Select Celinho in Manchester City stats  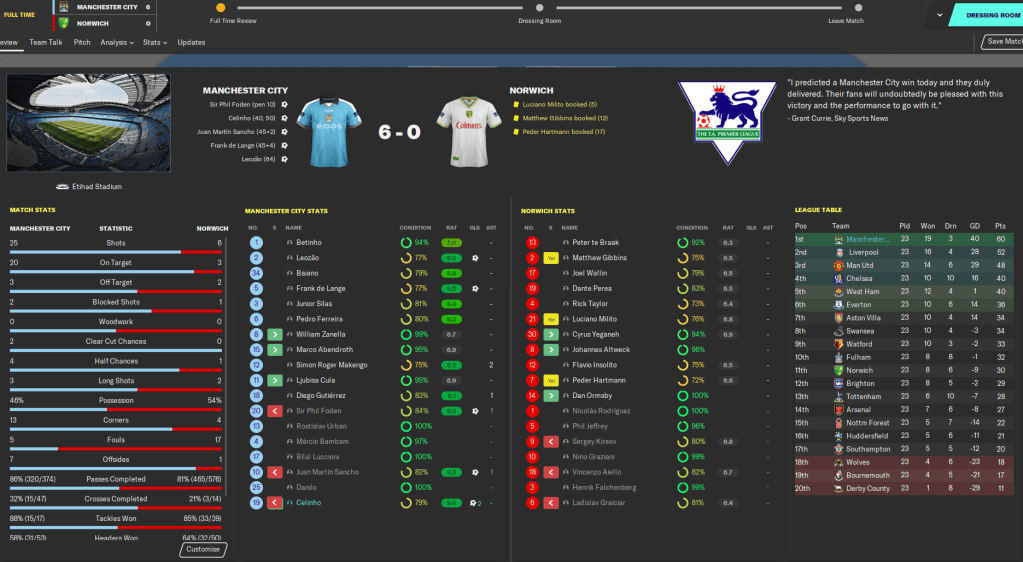[311, 503]
